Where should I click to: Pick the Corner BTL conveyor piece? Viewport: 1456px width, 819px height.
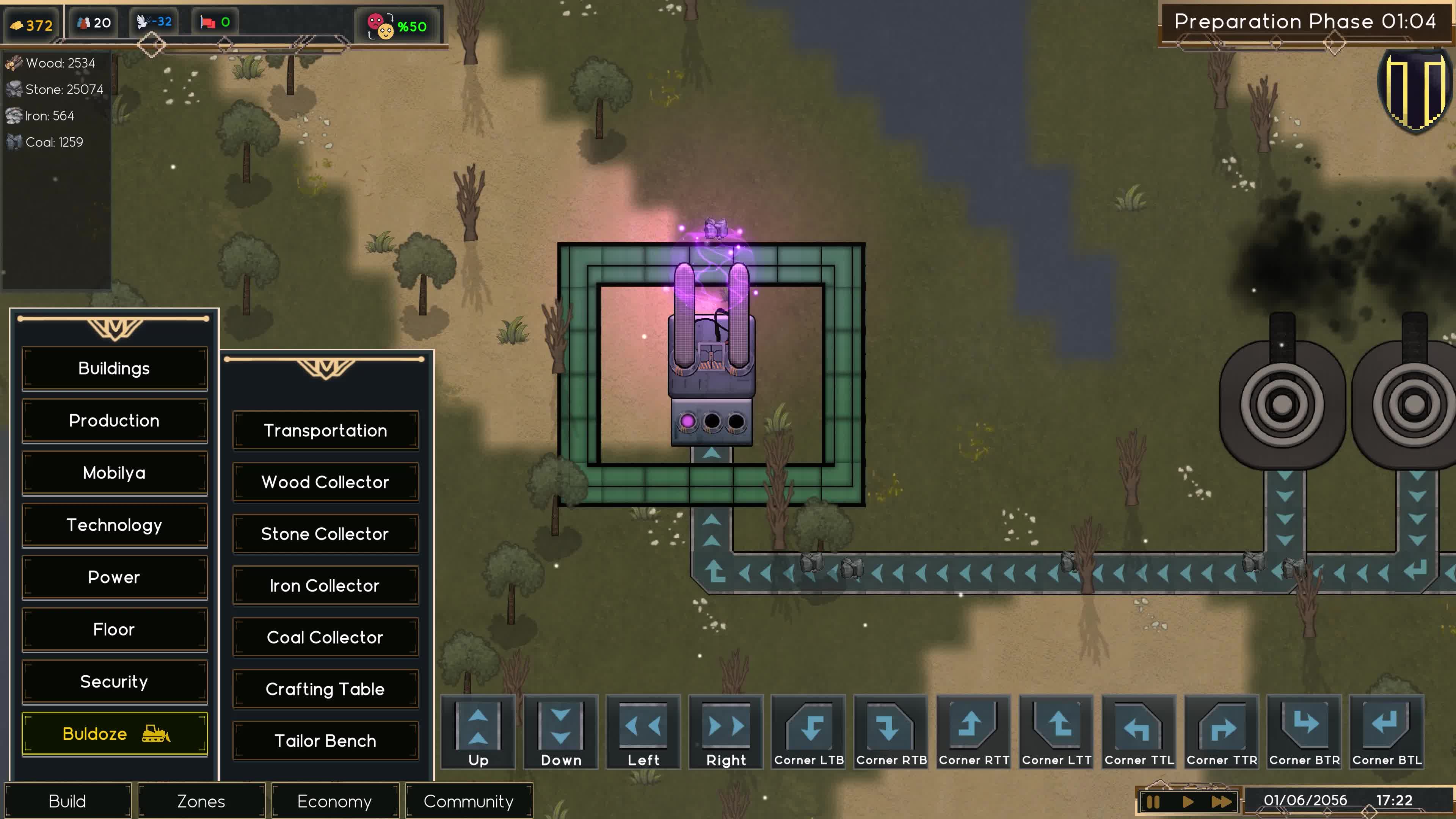(1387, 731)
